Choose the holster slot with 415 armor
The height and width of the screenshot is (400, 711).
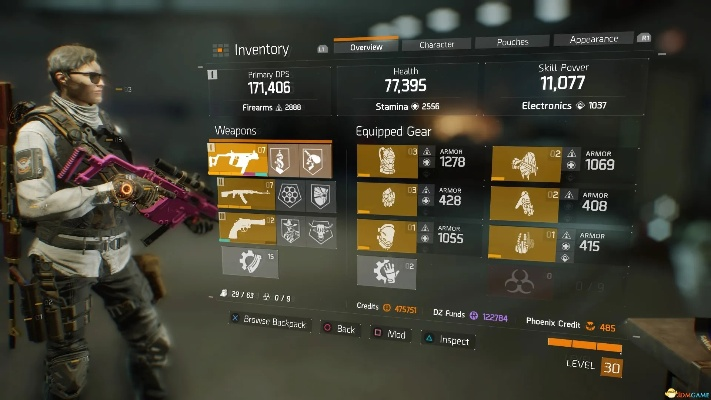pos(527,244)
